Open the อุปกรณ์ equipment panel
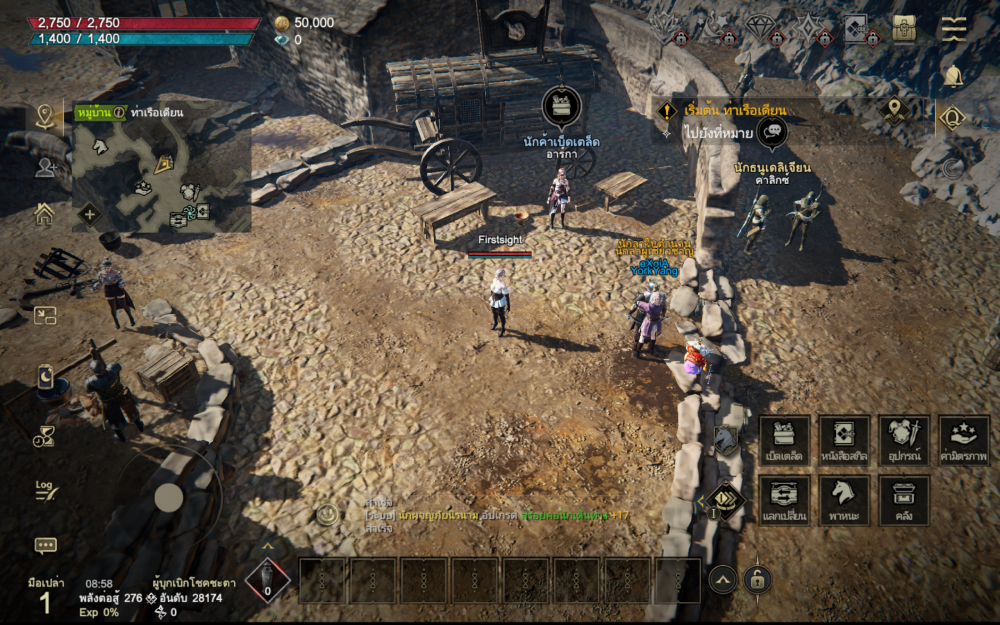Screen dimensions: 1000x625 pyautogui.click(x=904, y=441)
